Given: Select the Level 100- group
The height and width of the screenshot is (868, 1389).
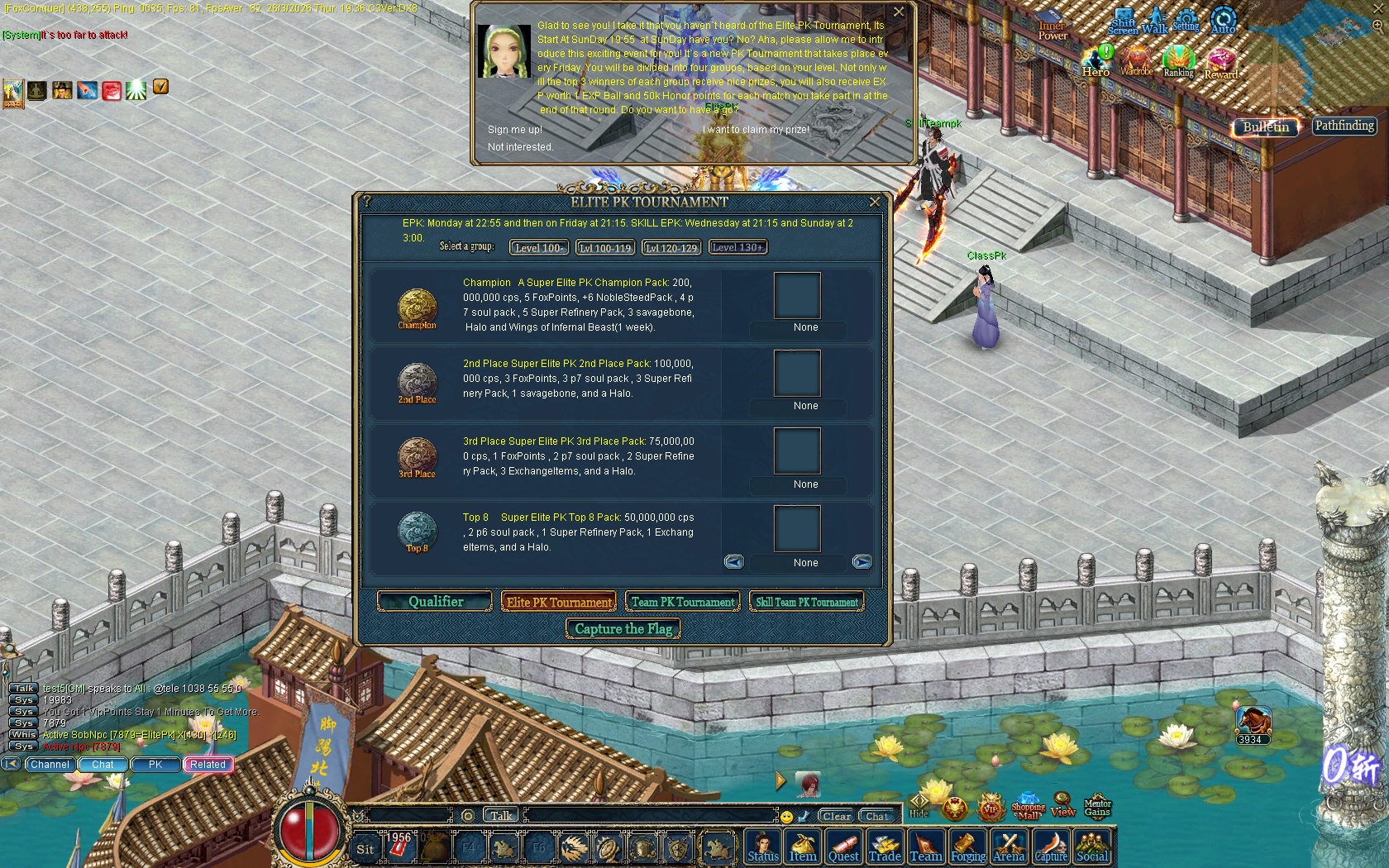Looking at the screenshot, I should tap(539, 248).
